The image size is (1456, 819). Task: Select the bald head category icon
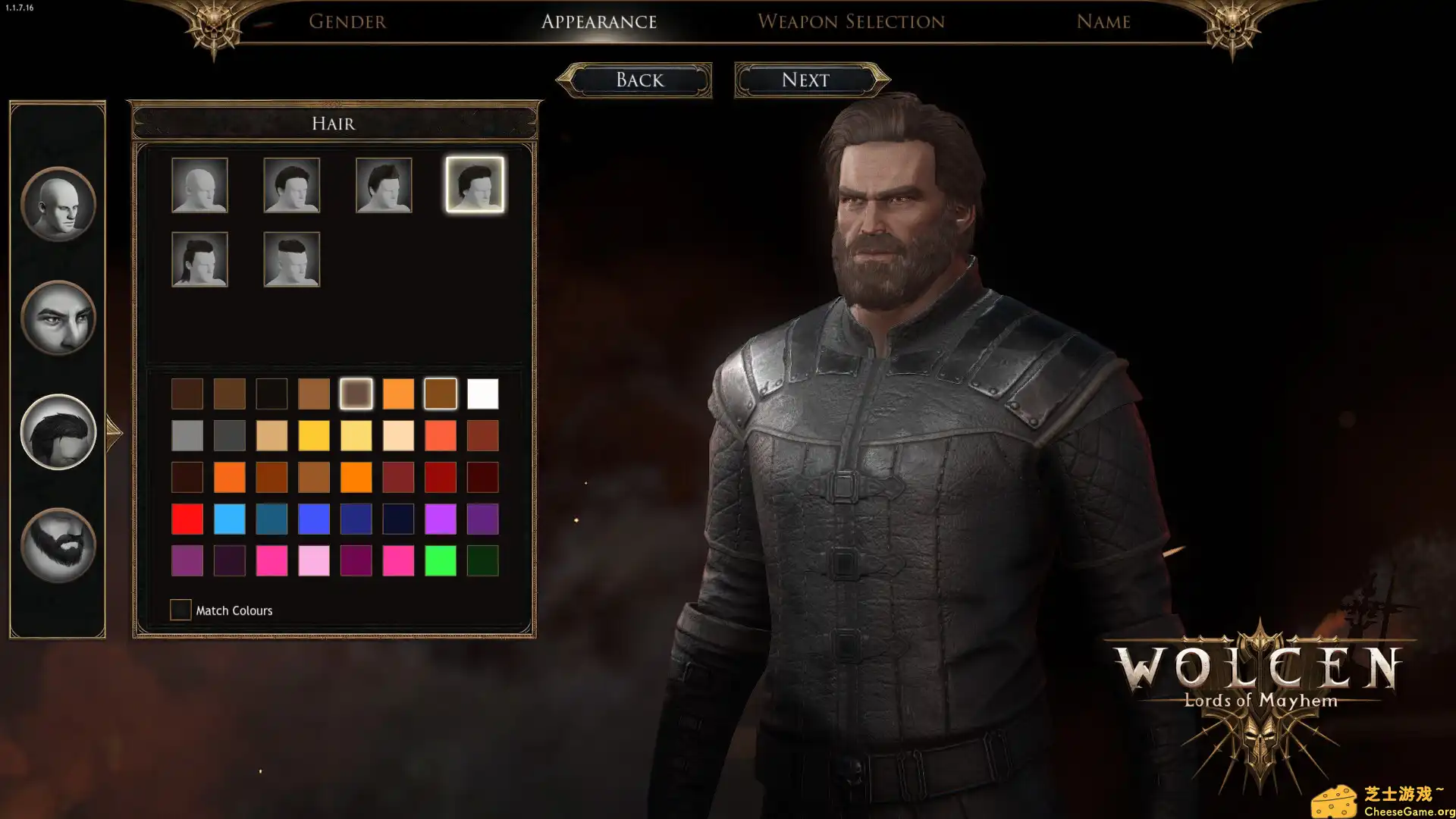58,205
